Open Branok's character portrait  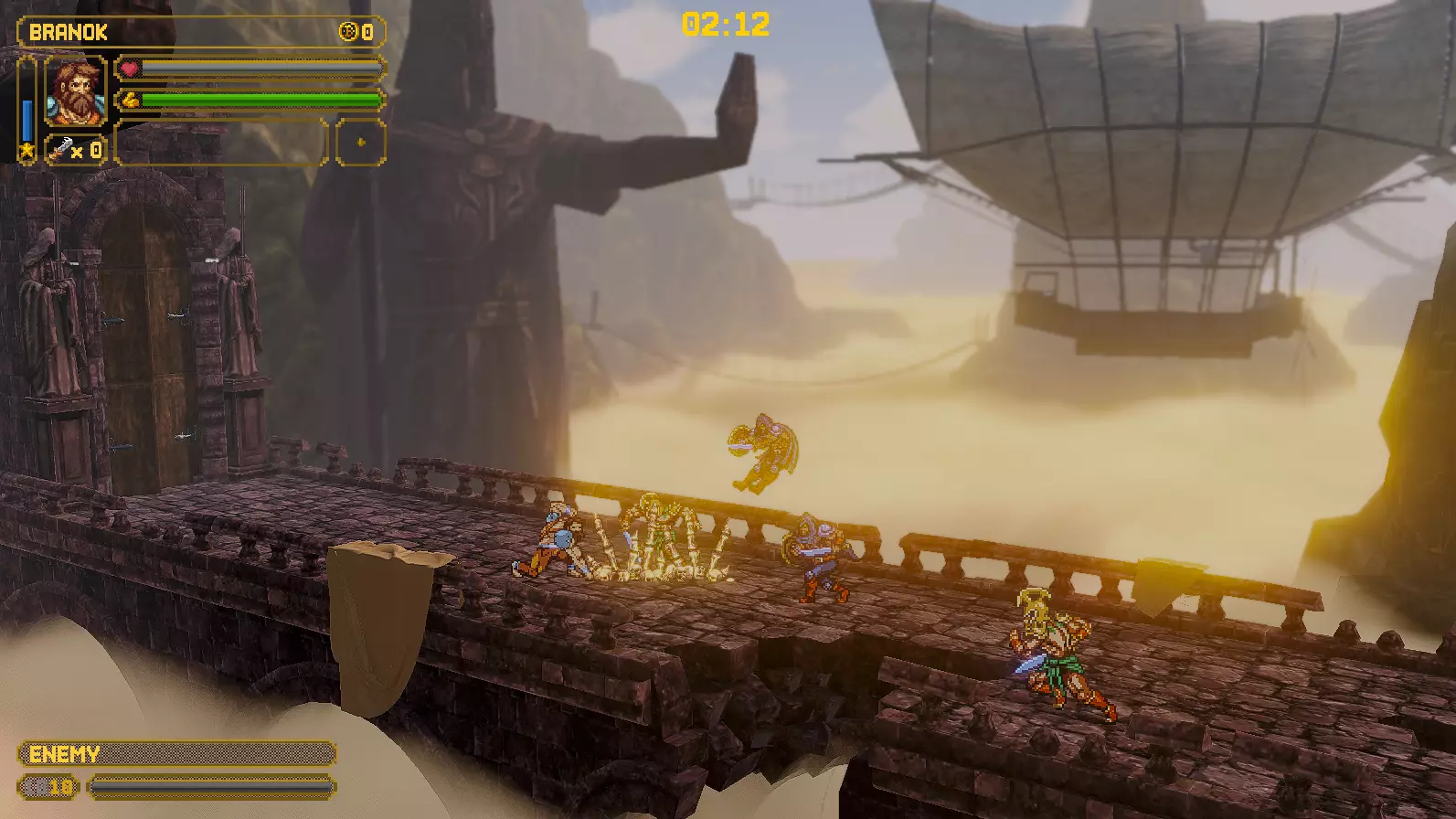[x=75, y=91]
